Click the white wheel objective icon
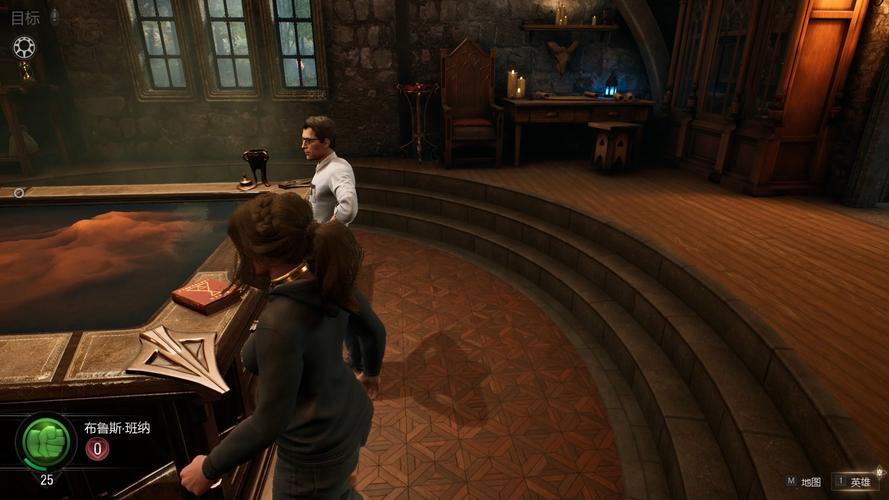 coord(24,47)
